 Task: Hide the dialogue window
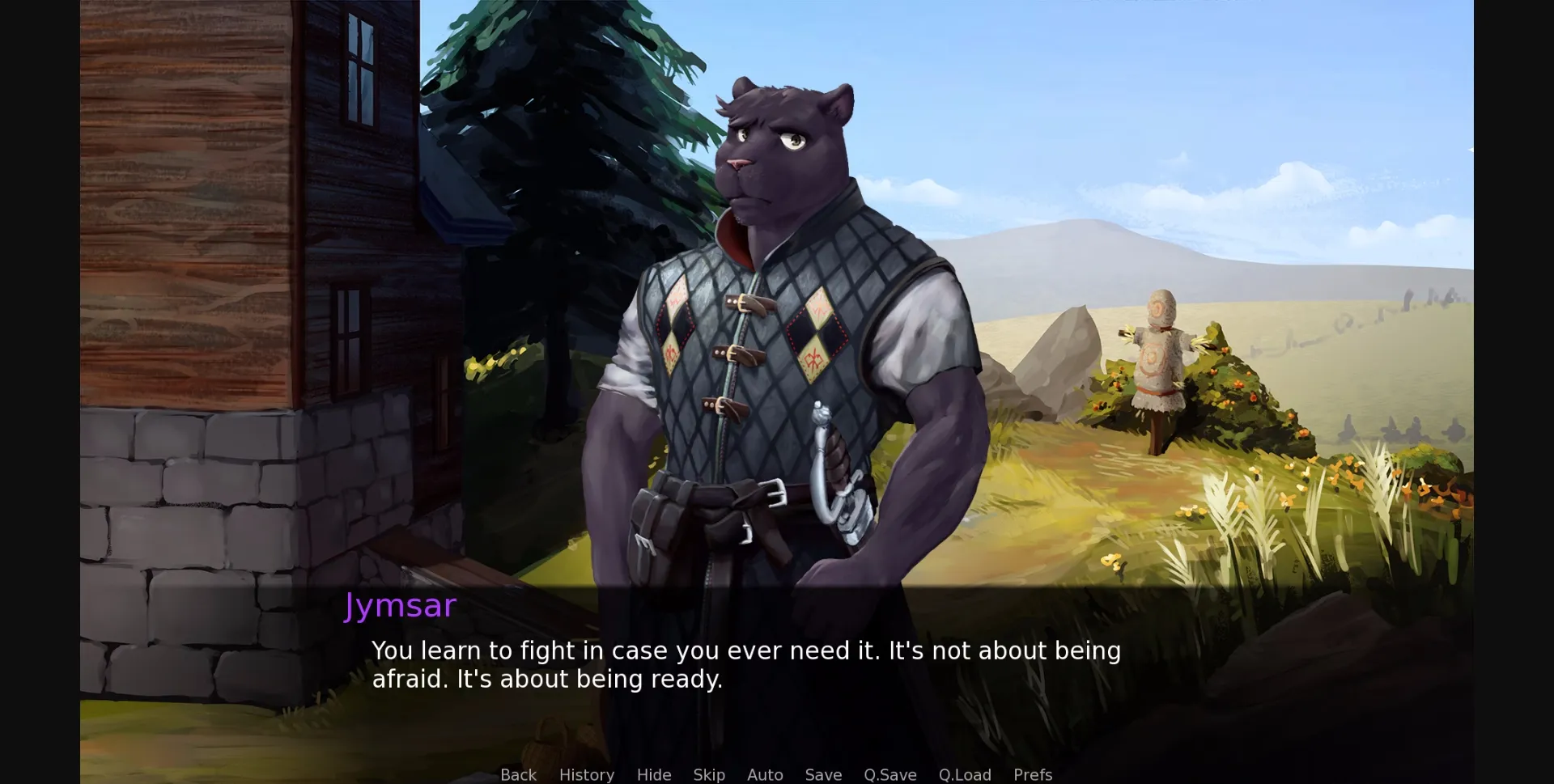653,774
